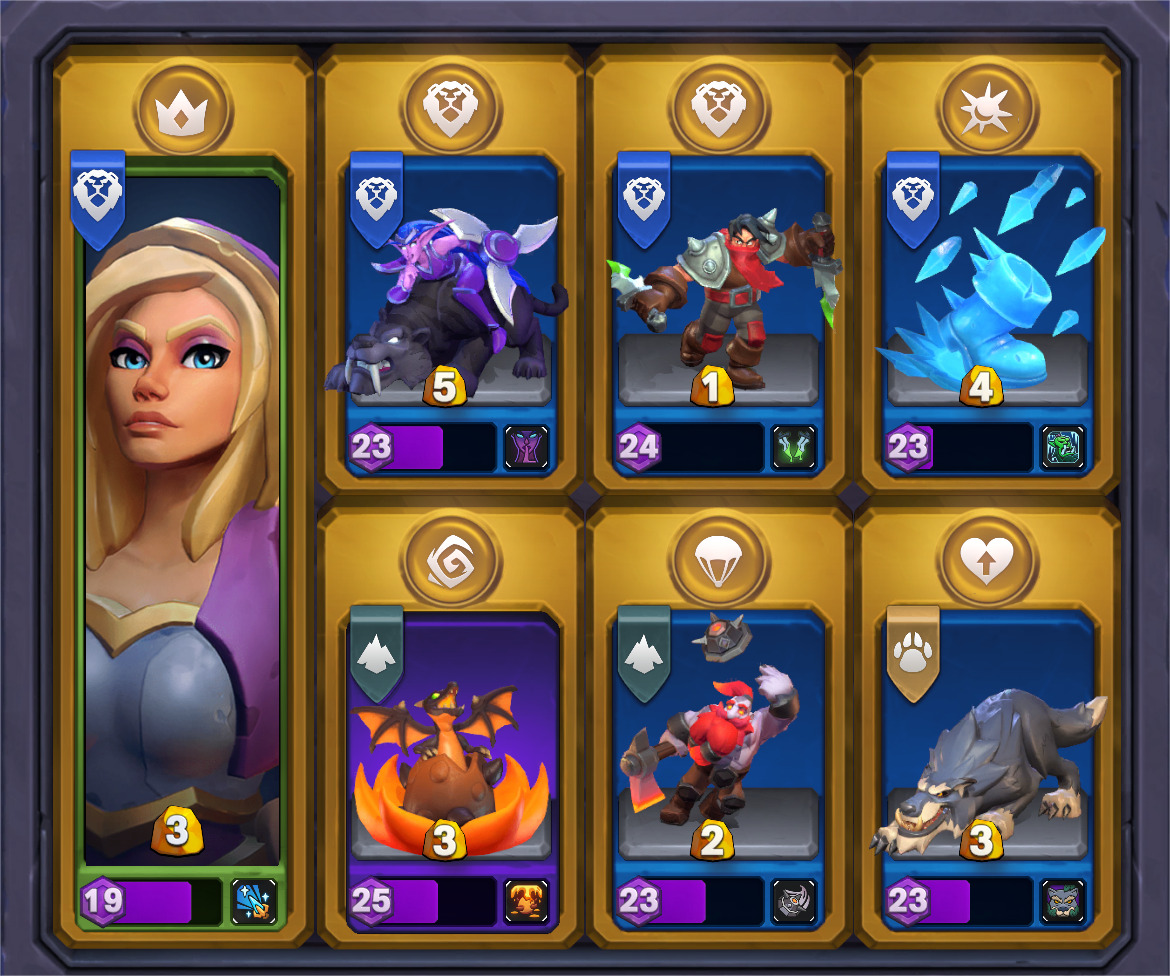Select the blonde leader hero card
Screen dimensions: 1170x976
[x=182, y=520]
